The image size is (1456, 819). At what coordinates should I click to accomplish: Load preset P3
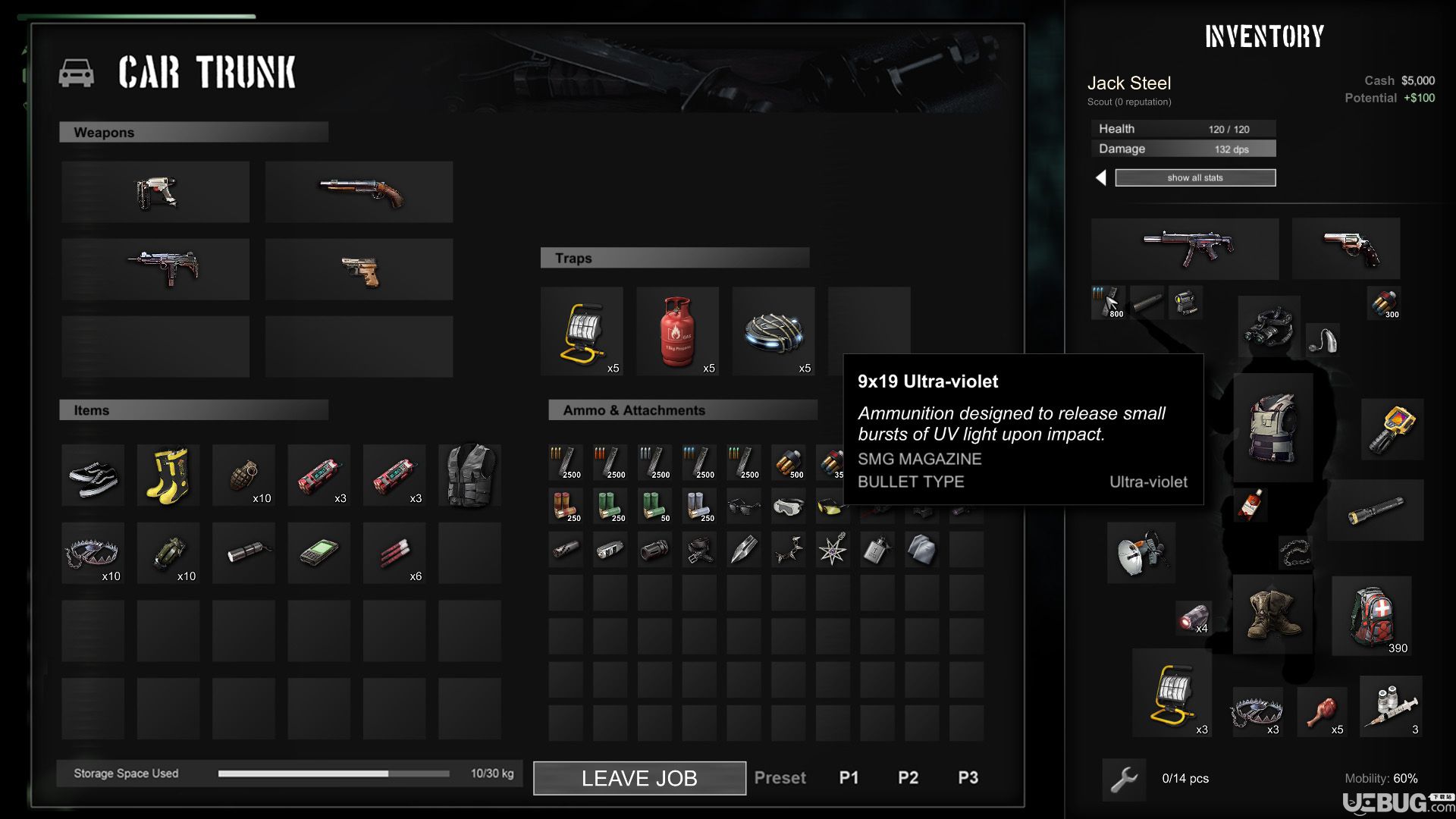click(x=968, y=778)
